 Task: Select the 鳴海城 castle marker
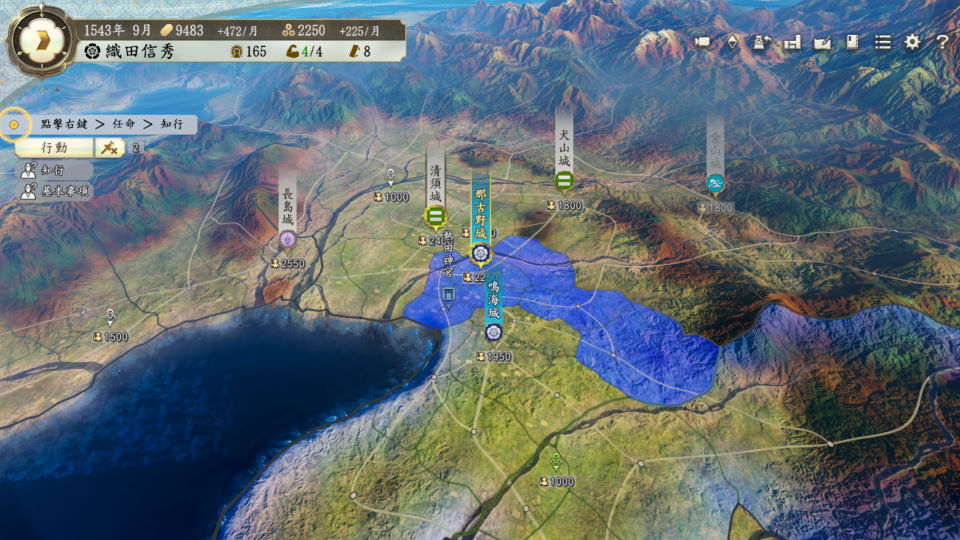pyautogui.click(x=492, y=332)
